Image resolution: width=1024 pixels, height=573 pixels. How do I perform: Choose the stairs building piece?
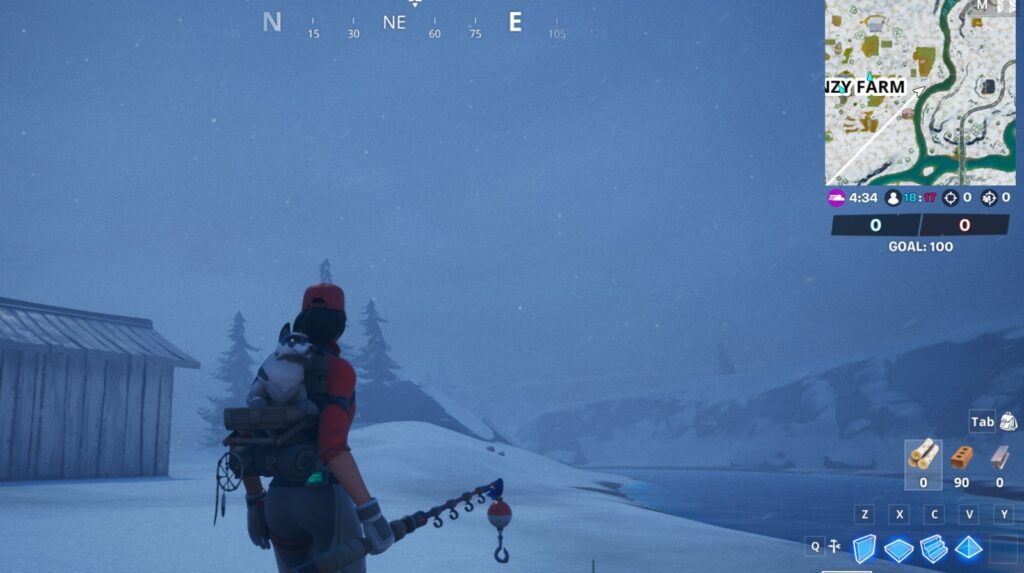click(933, 548)
